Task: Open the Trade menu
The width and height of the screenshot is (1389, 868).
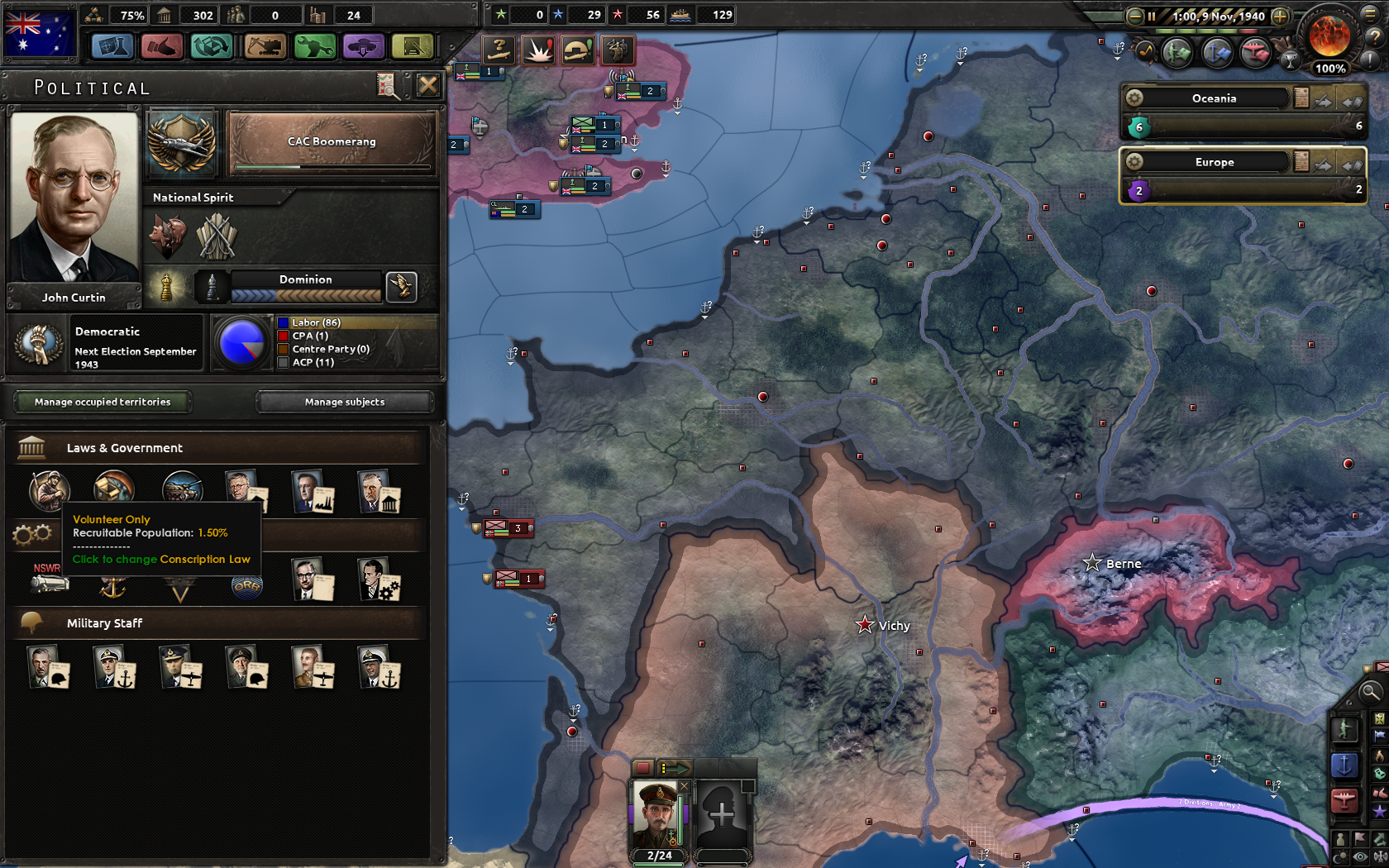Action: pyautogui.click(x=212, y=47)
